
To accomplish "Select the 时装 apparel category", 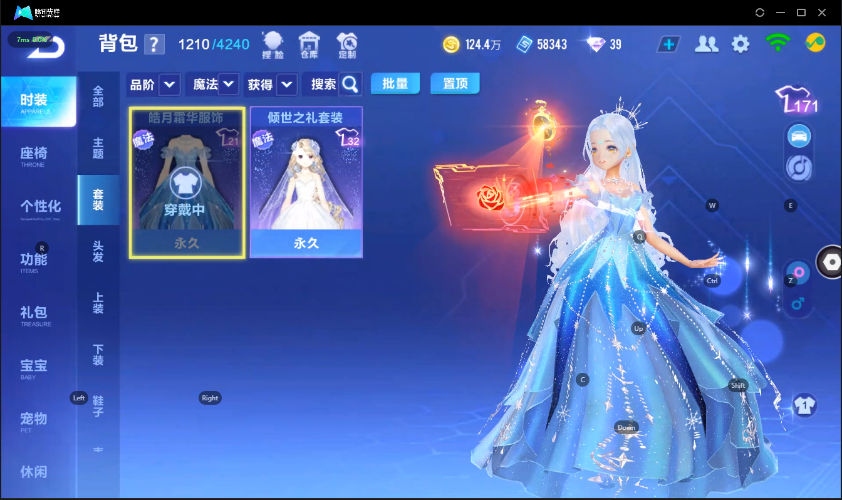I will tap(38, 101).
